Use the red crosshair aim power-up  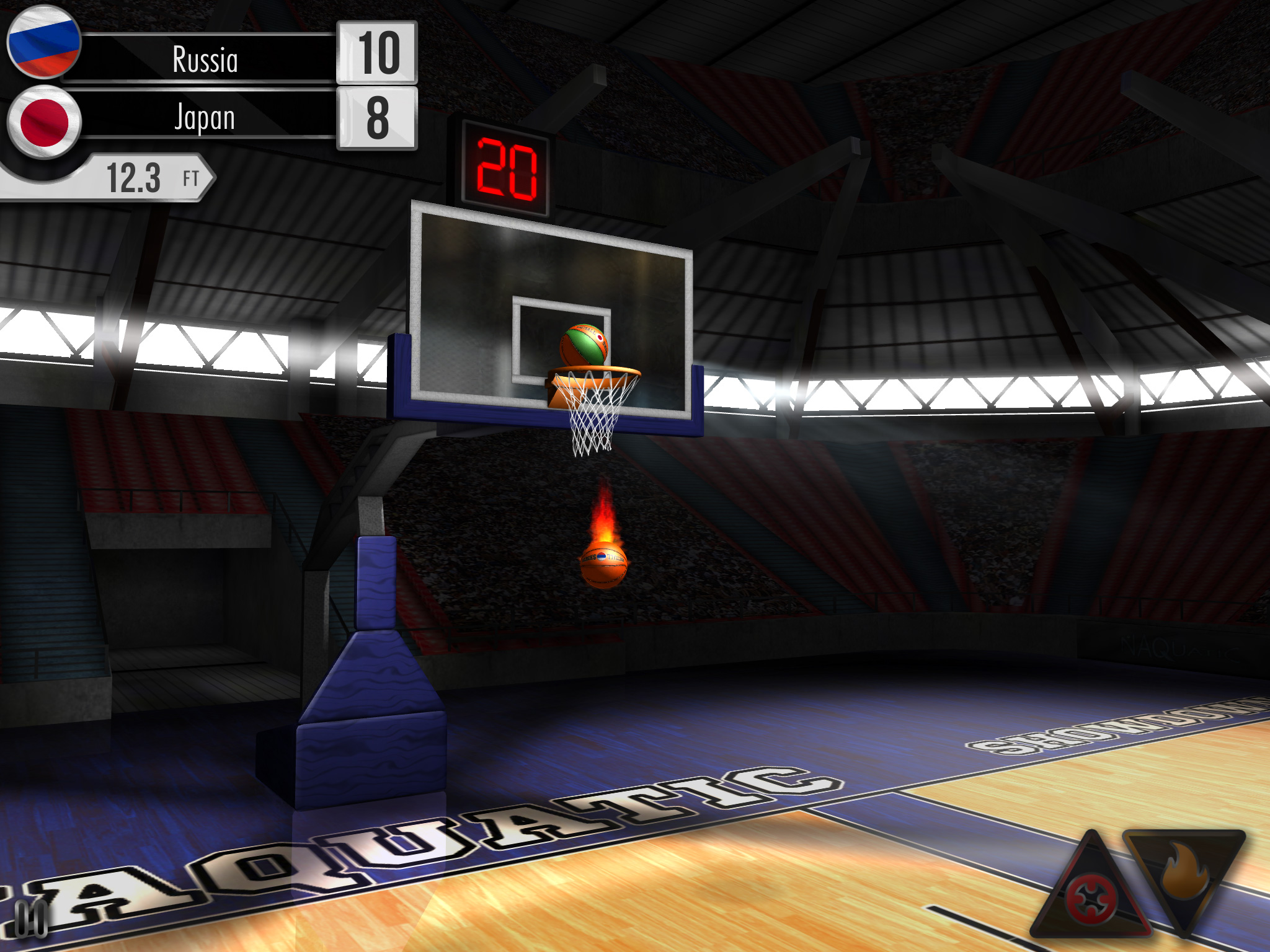1091,896
